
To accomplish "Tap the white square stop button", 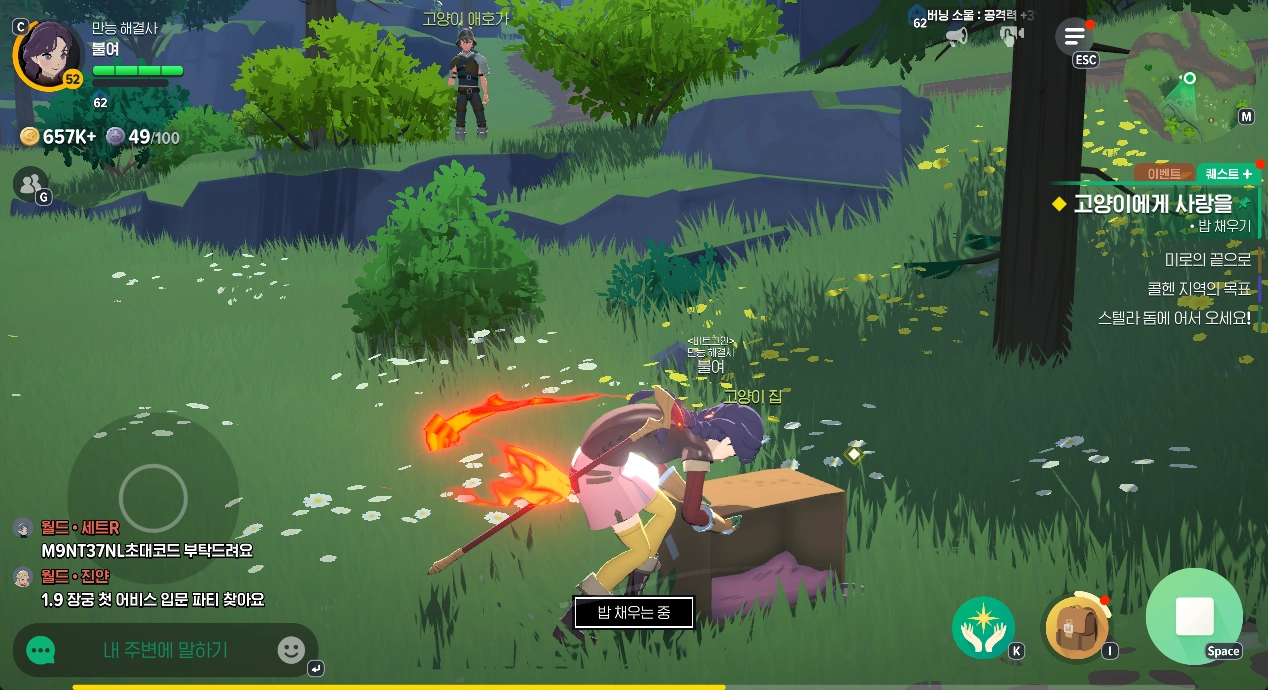I will (x=1194, y=616).
